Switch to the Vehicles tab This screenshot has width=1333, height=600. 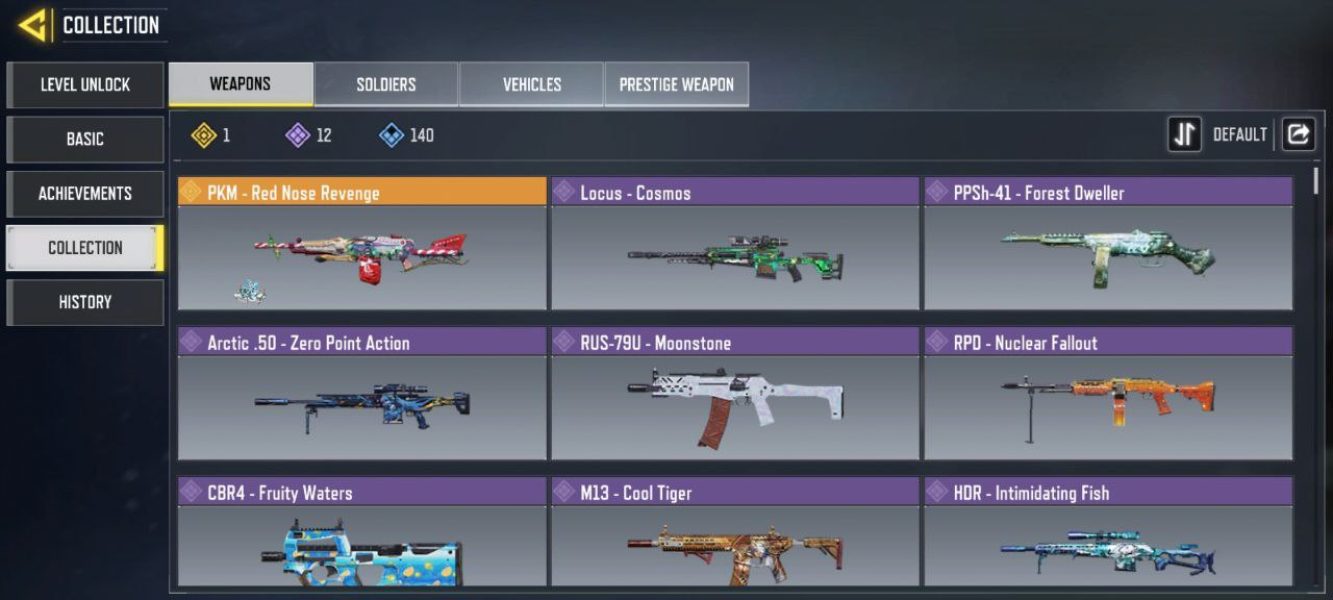point(531,85)
